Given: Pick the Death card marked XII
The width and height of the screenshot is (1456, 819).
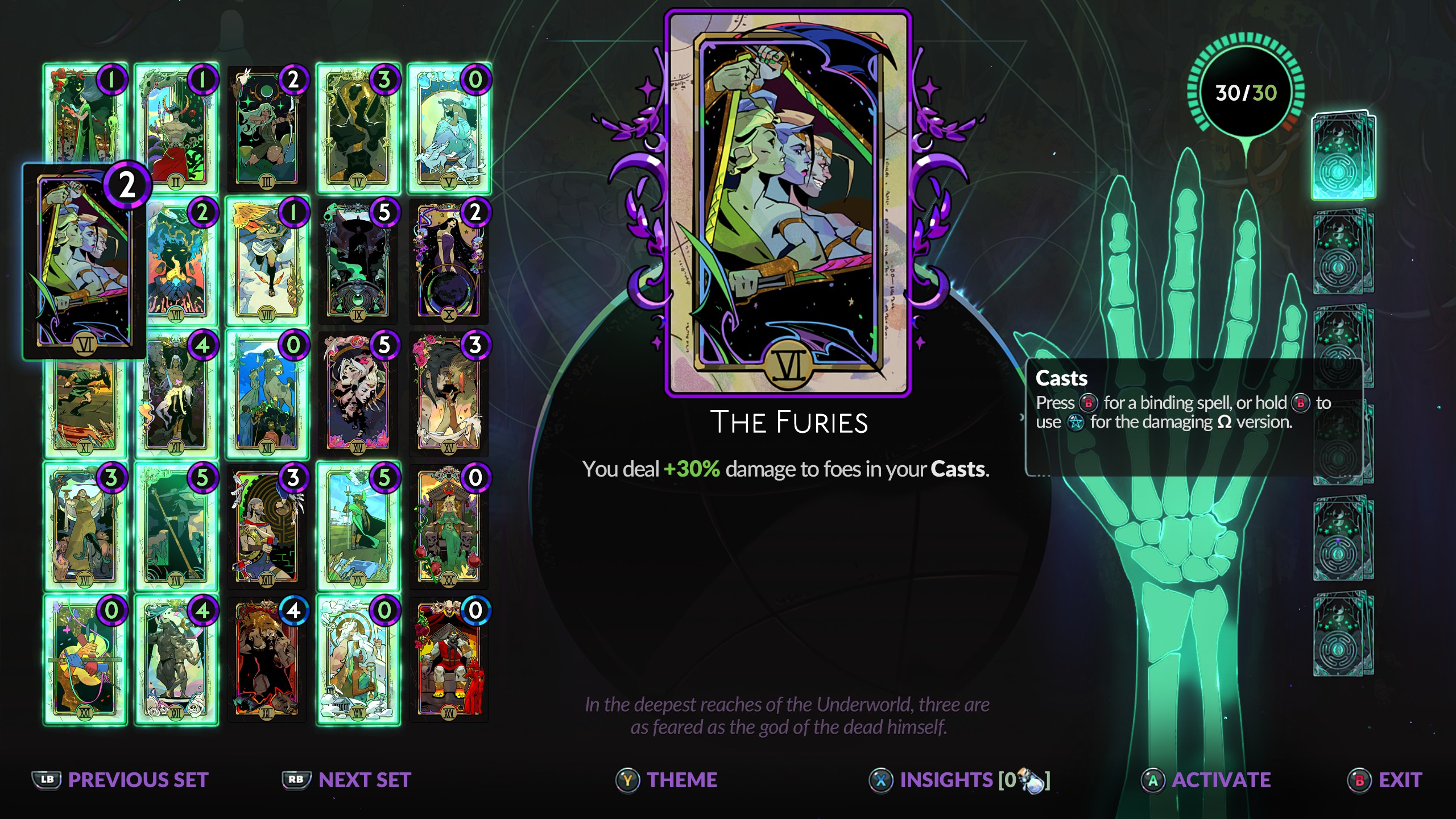Looking at the screenshot, I should tap(176, 395).
